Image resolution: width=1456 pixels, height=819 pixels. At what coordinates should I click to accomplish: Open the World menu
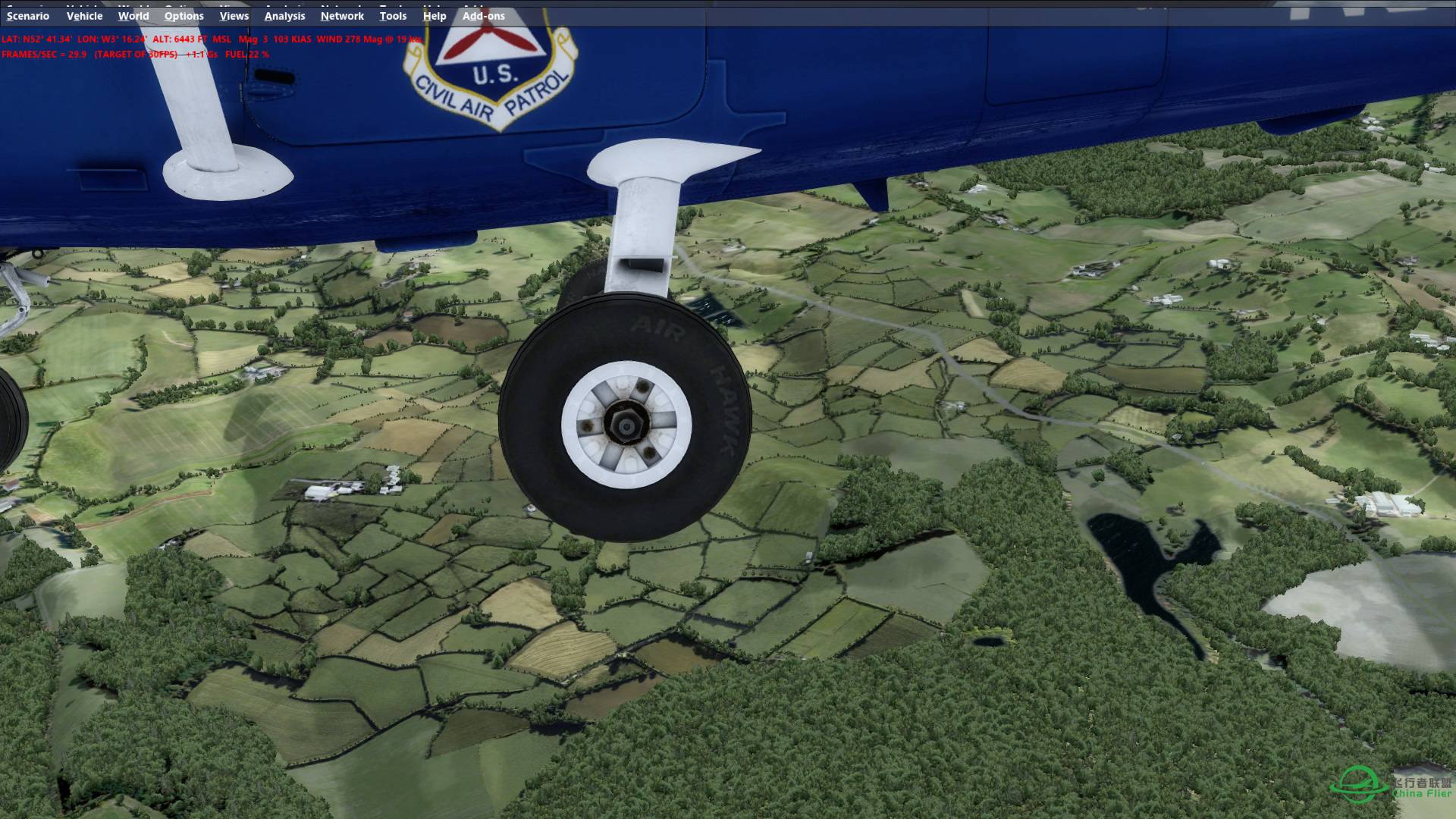(x=133, y=15)
